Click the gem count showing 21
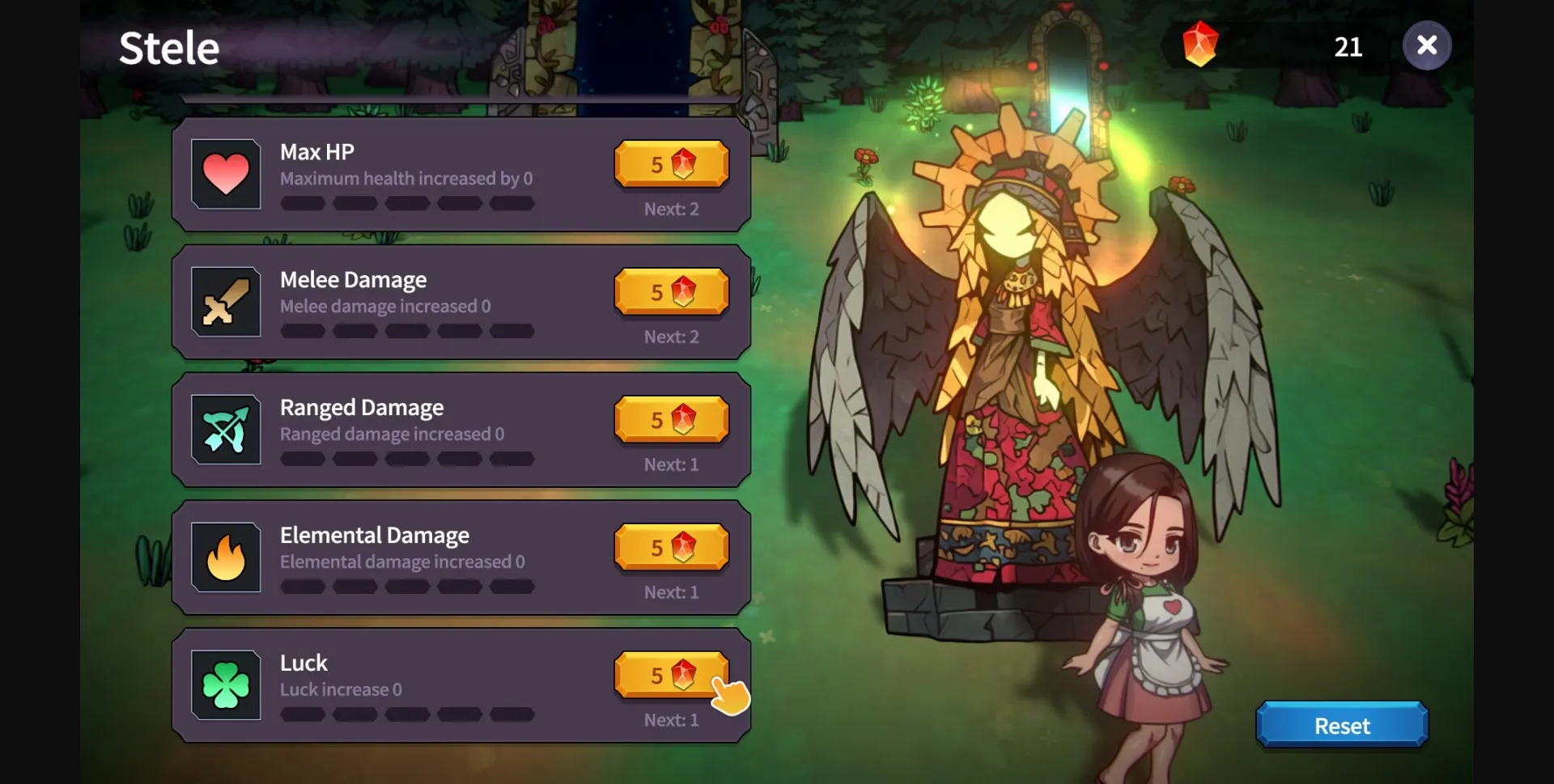The width and height of the screenshot is (1554, 784). (x=1348, y=46)
